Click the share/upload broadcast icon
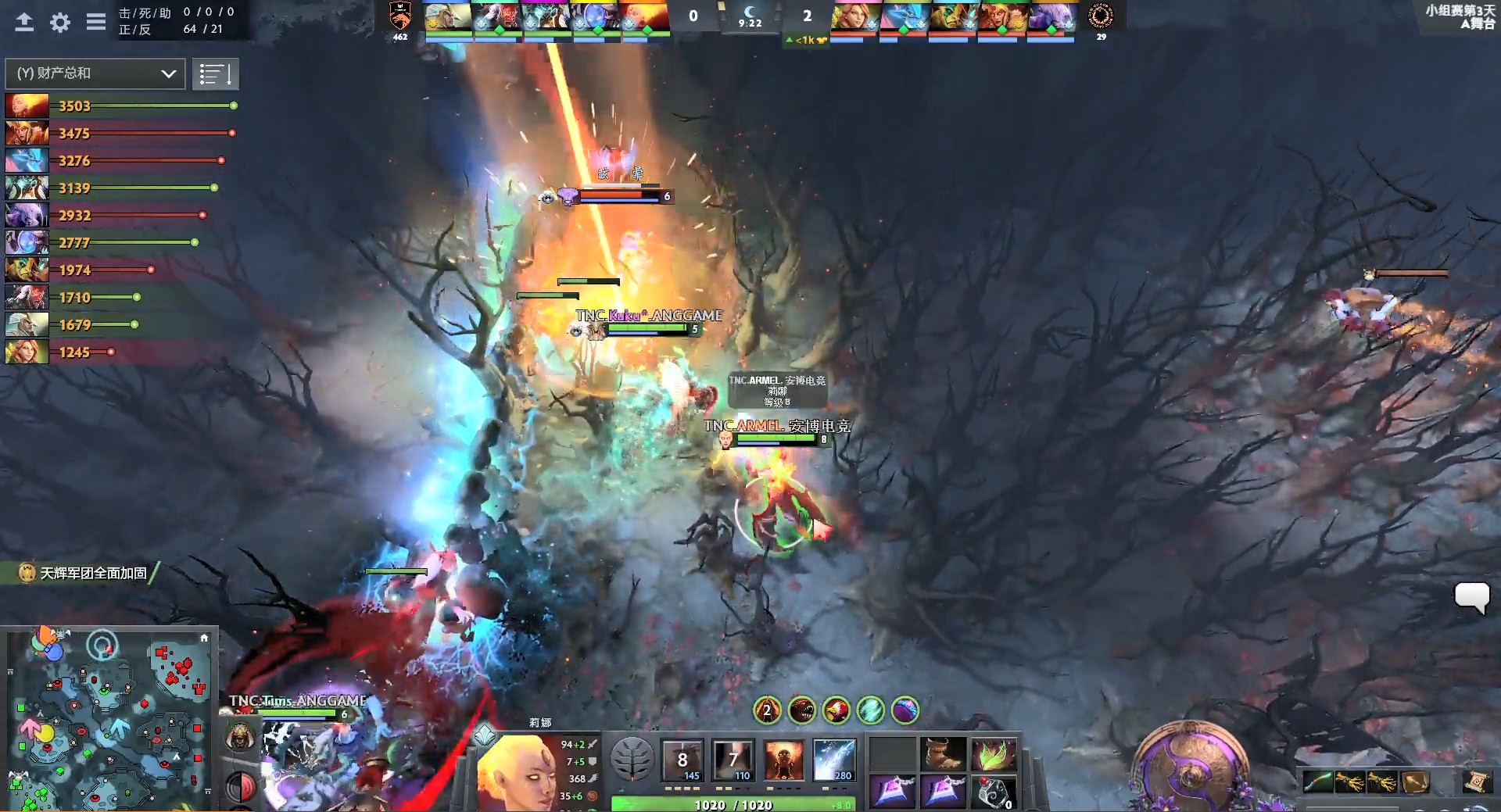The width and height of the screenshot is (1501, 812). click(23, 22)
